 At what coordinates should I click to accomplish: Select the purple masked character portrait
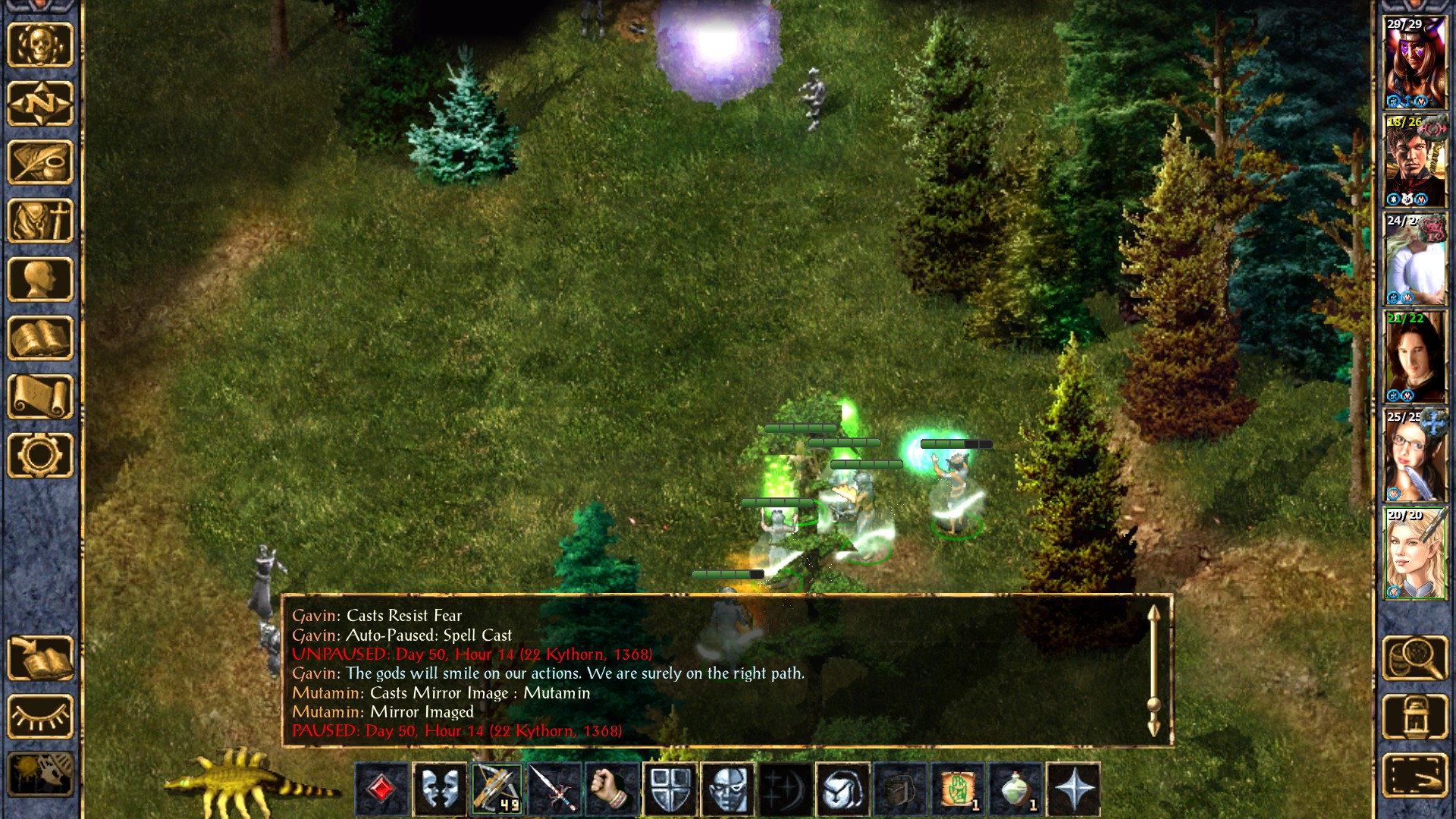pyautogui.click(x=1415, y=64)
